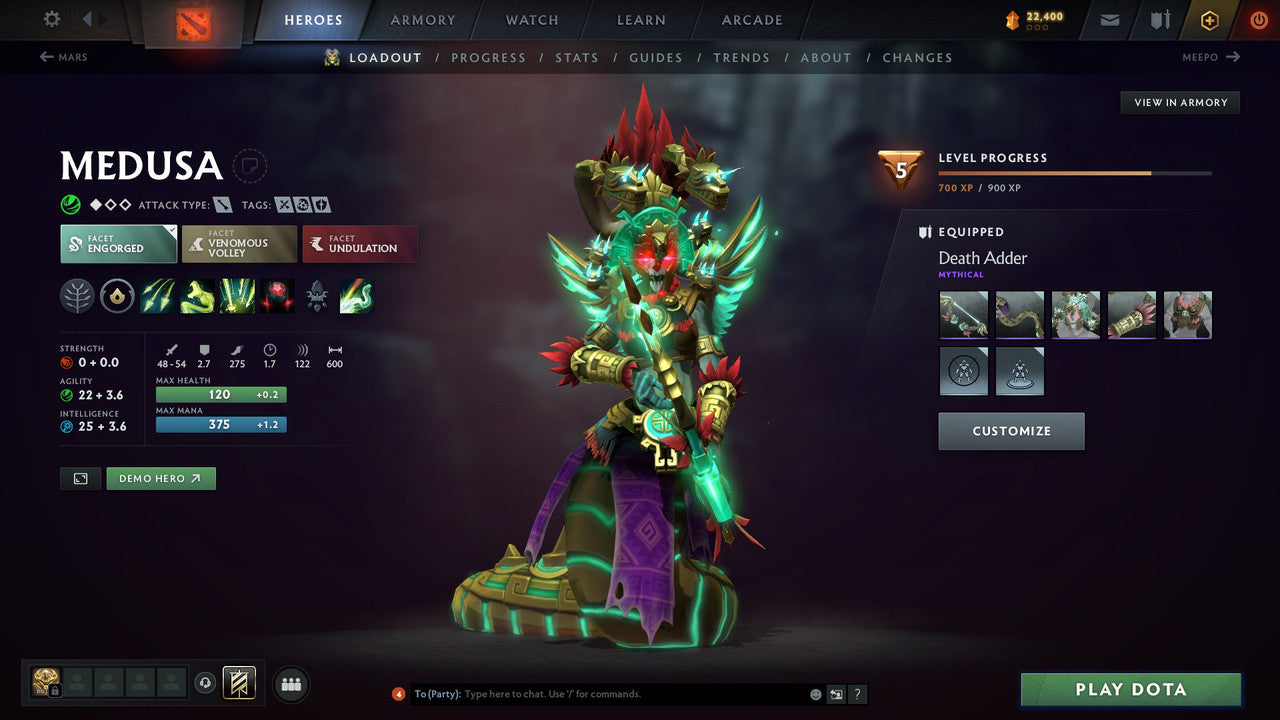
Task: Click the Dota Plus hexagon icon
Action: [x=1209, y=19]
